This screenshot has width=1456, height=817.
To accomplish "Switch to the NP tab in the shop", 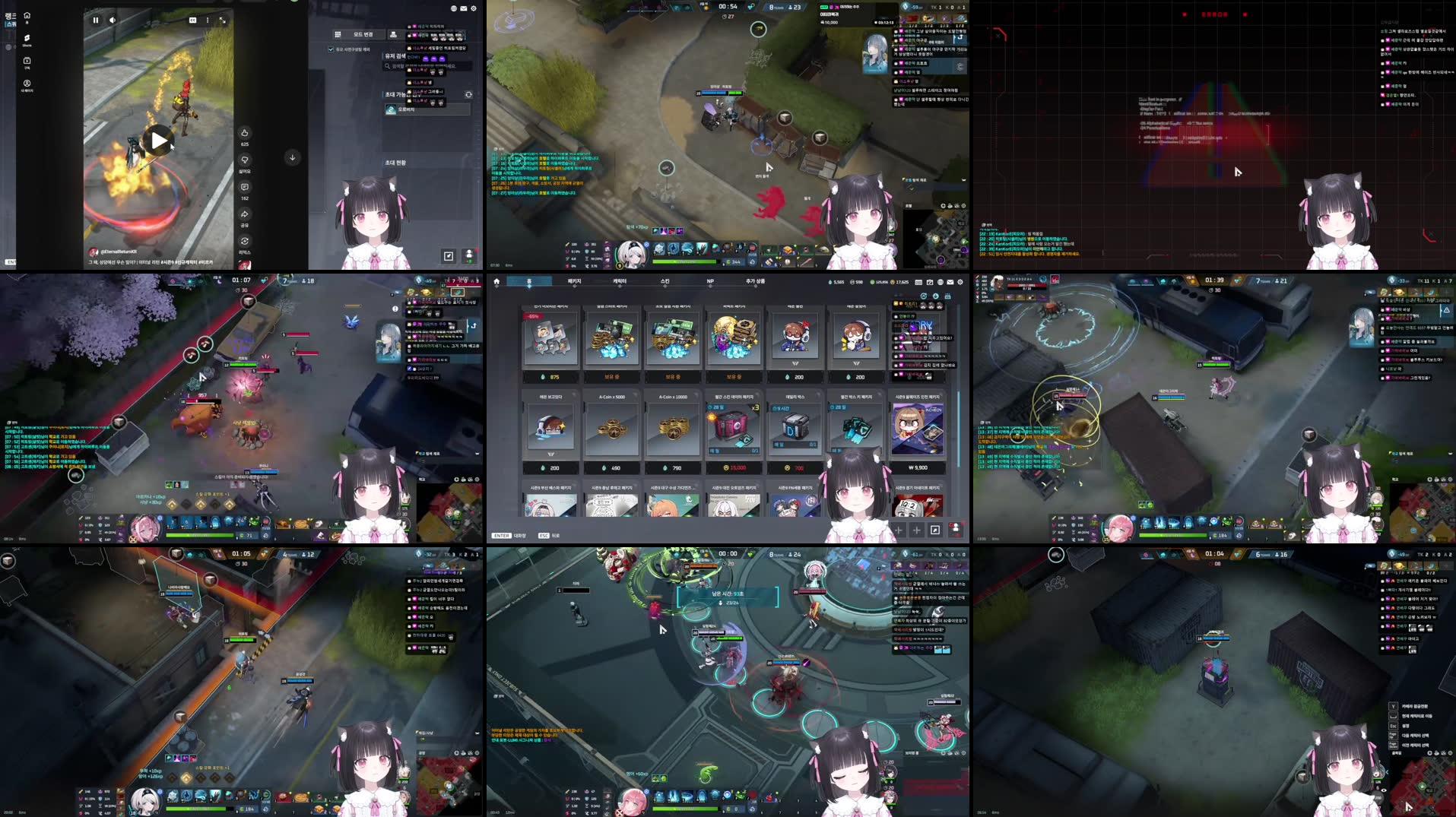I will (x=709, y=281).
